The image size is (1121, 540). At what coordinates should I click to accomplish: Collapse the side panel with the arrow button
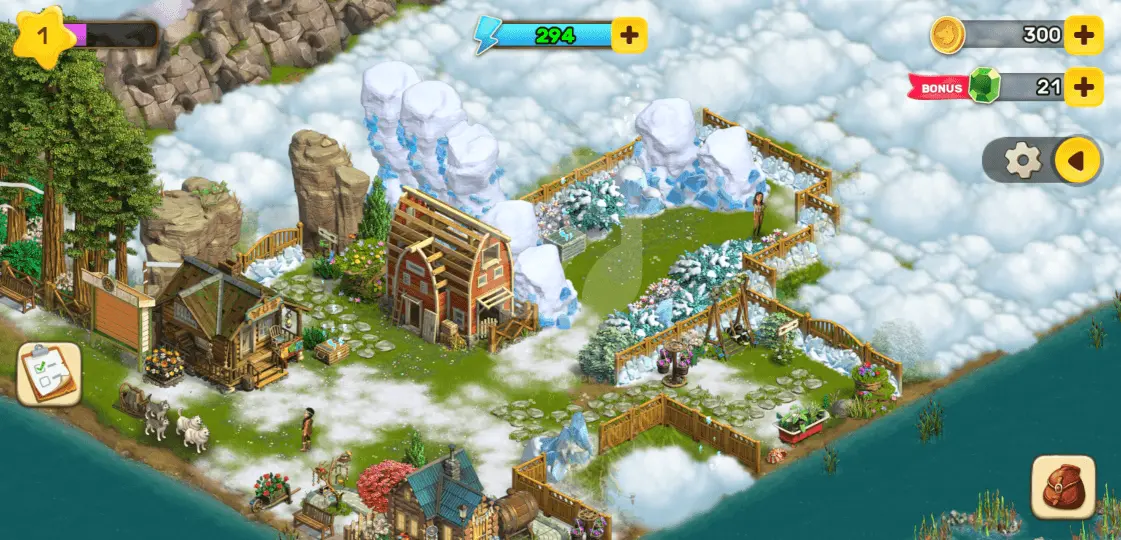1077,160
